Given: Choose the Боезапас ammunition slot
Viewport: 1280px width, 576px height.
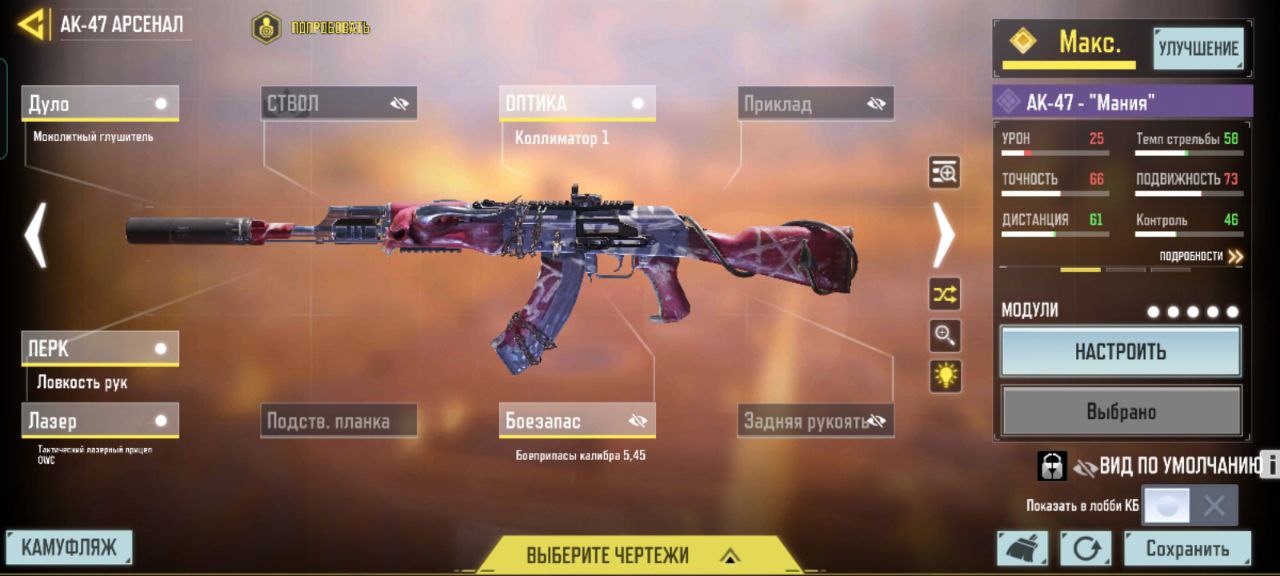Looking at the screenshot, I should (x=577, y=421).
